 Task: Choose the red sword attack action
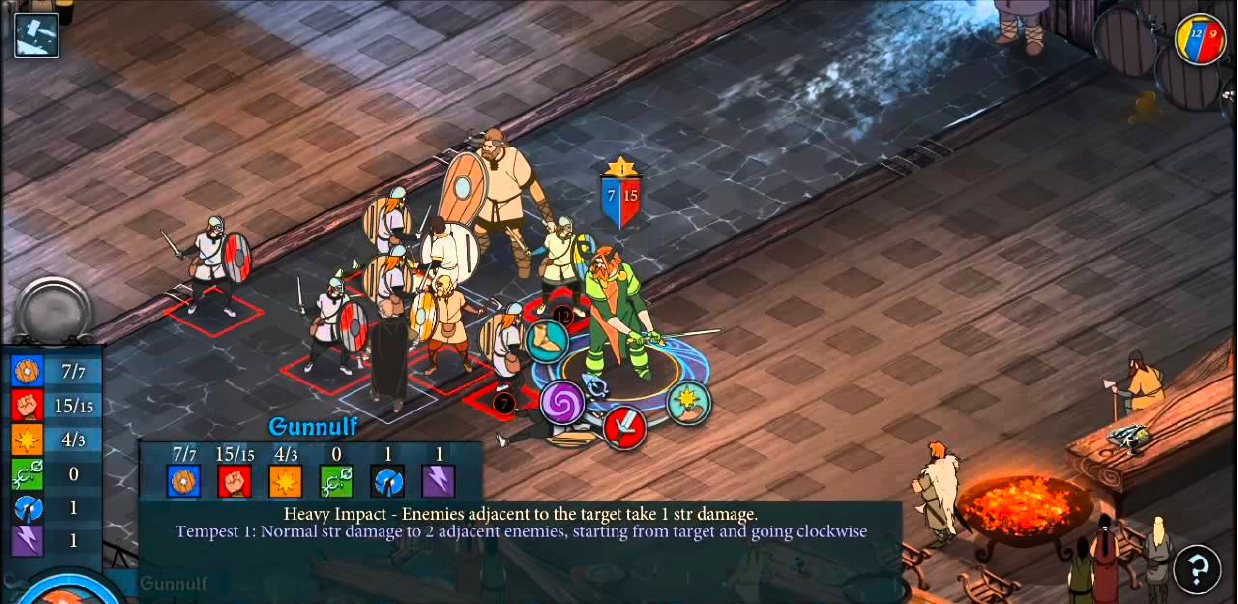pyautogui.click(x=625, y=427)
